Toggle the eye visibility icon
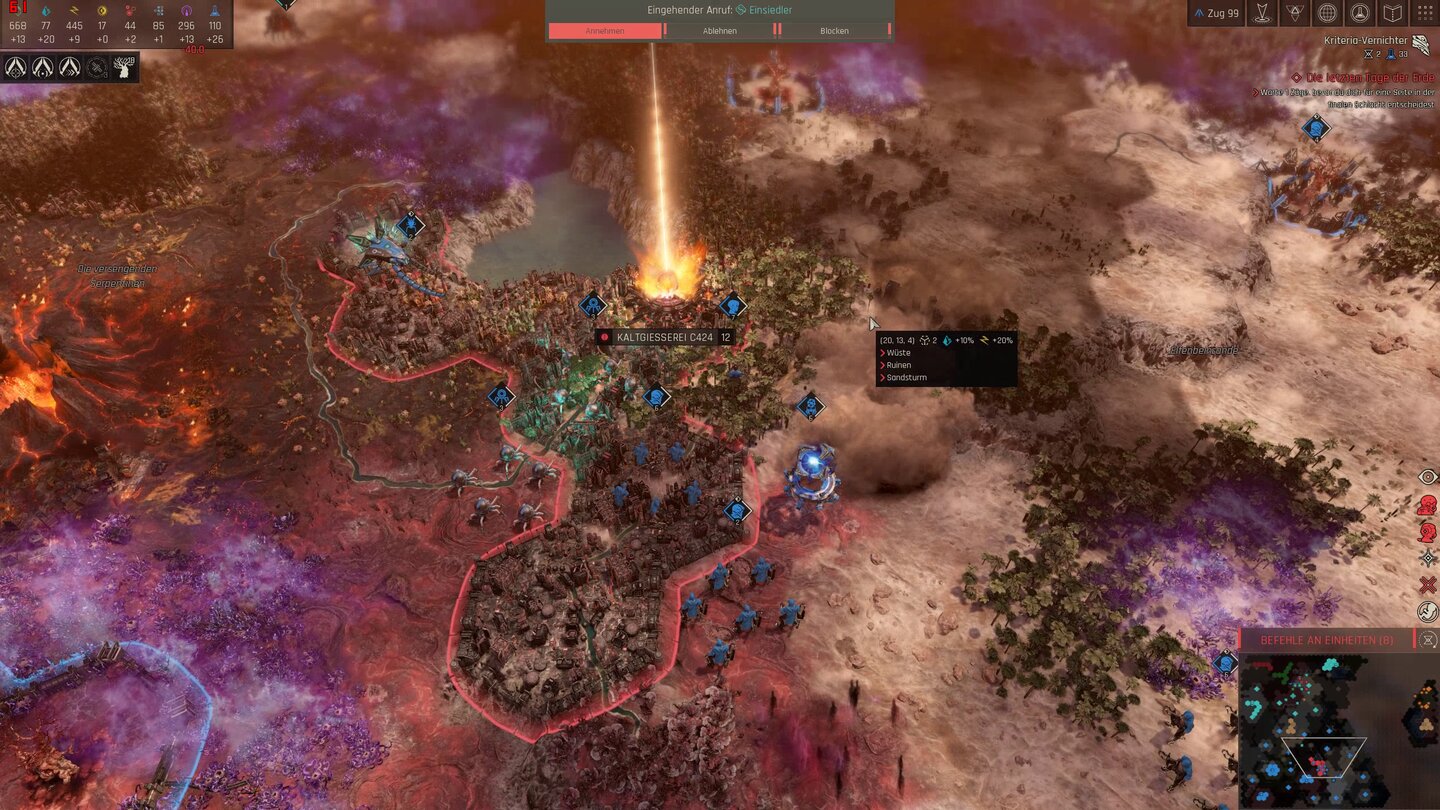 coord(1428,478)
